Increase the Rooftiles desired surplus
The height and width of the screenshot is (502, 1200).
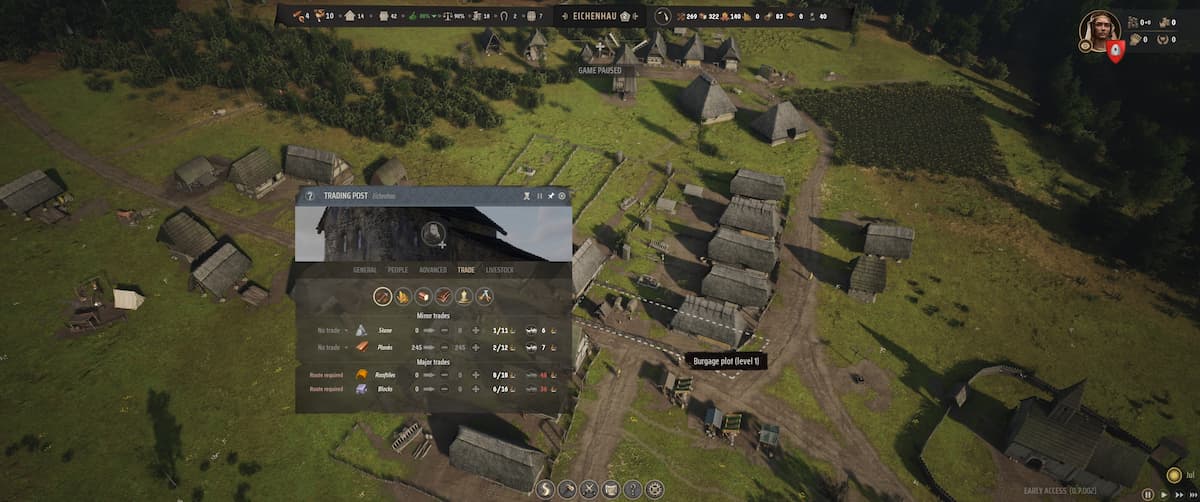tap(476, 374)
